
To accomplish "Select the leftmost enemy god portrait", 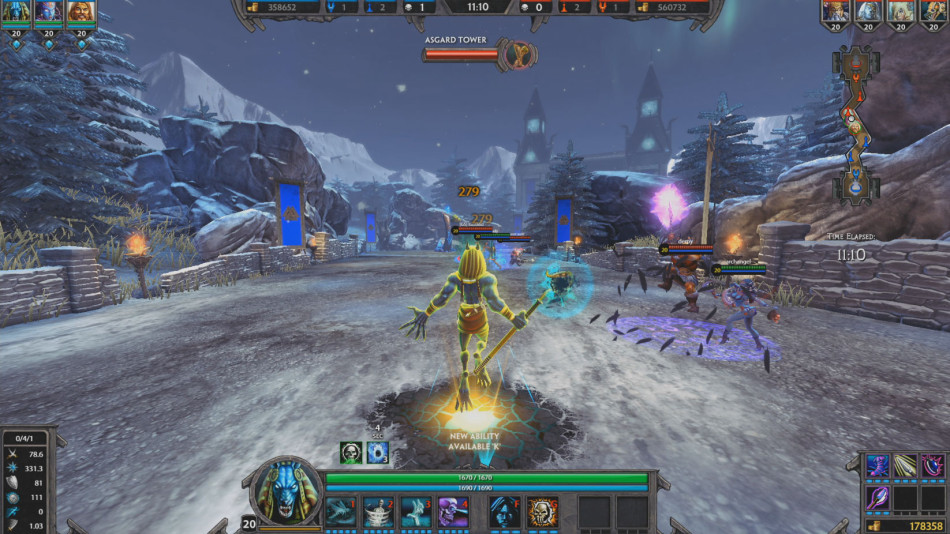I will (x=835, y=12).
